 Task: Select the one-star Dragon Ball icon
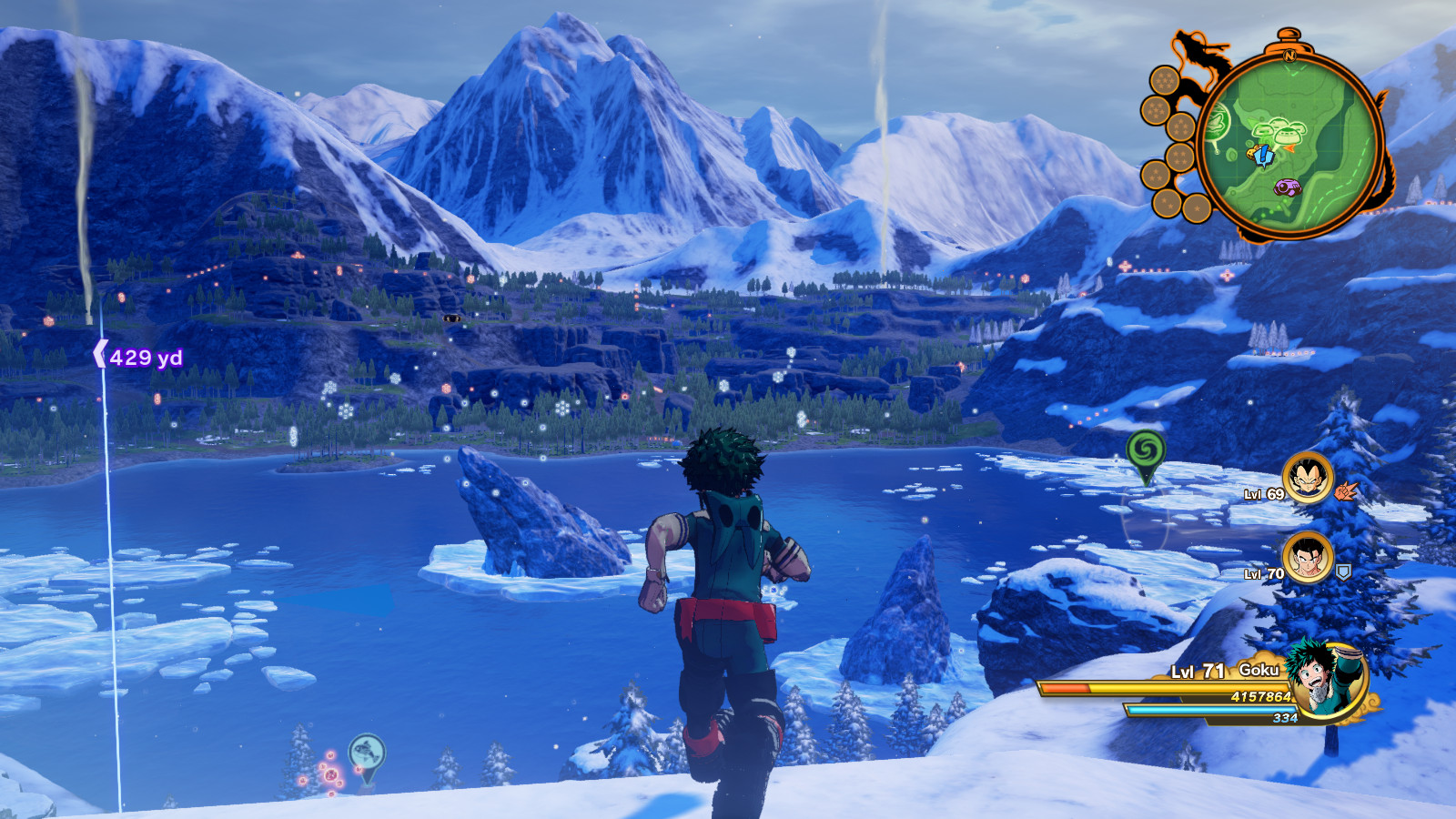click(x=1198, y=208)
